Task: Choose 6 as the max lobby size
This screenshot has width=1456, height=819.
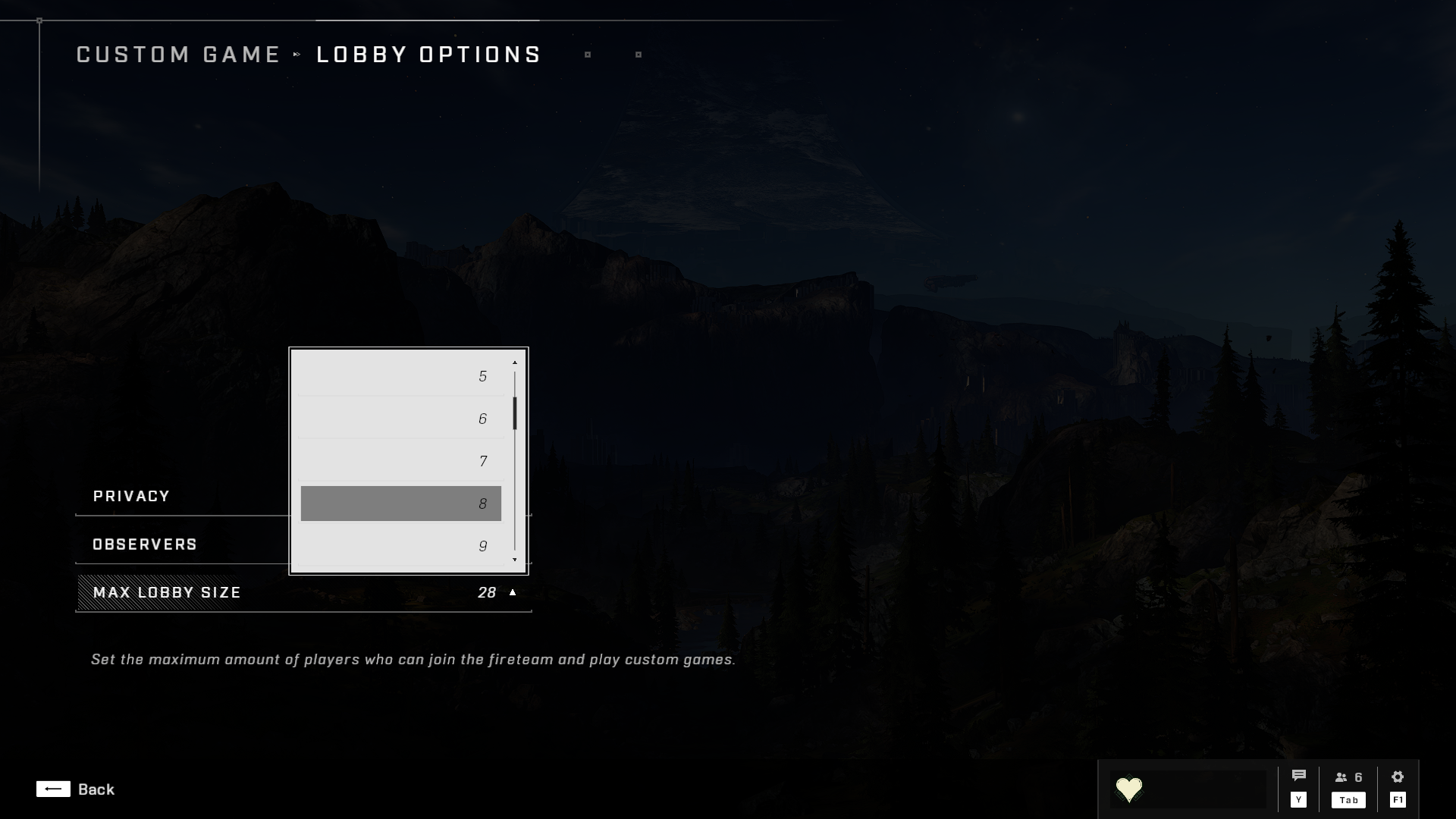Action: (x=400, y=419)
